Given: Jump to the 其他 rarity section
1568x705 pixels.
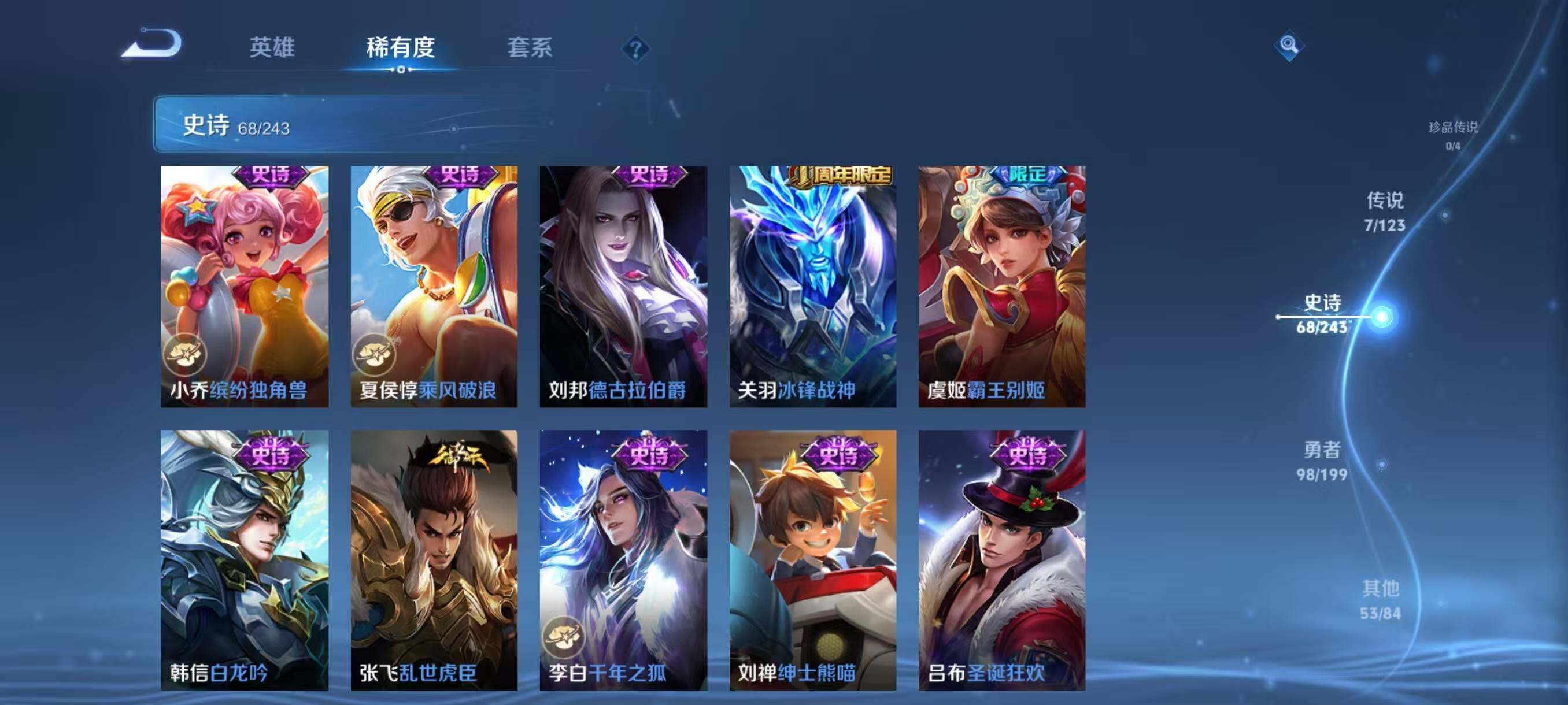Looking at the screenshot, I should (1381, 599).
